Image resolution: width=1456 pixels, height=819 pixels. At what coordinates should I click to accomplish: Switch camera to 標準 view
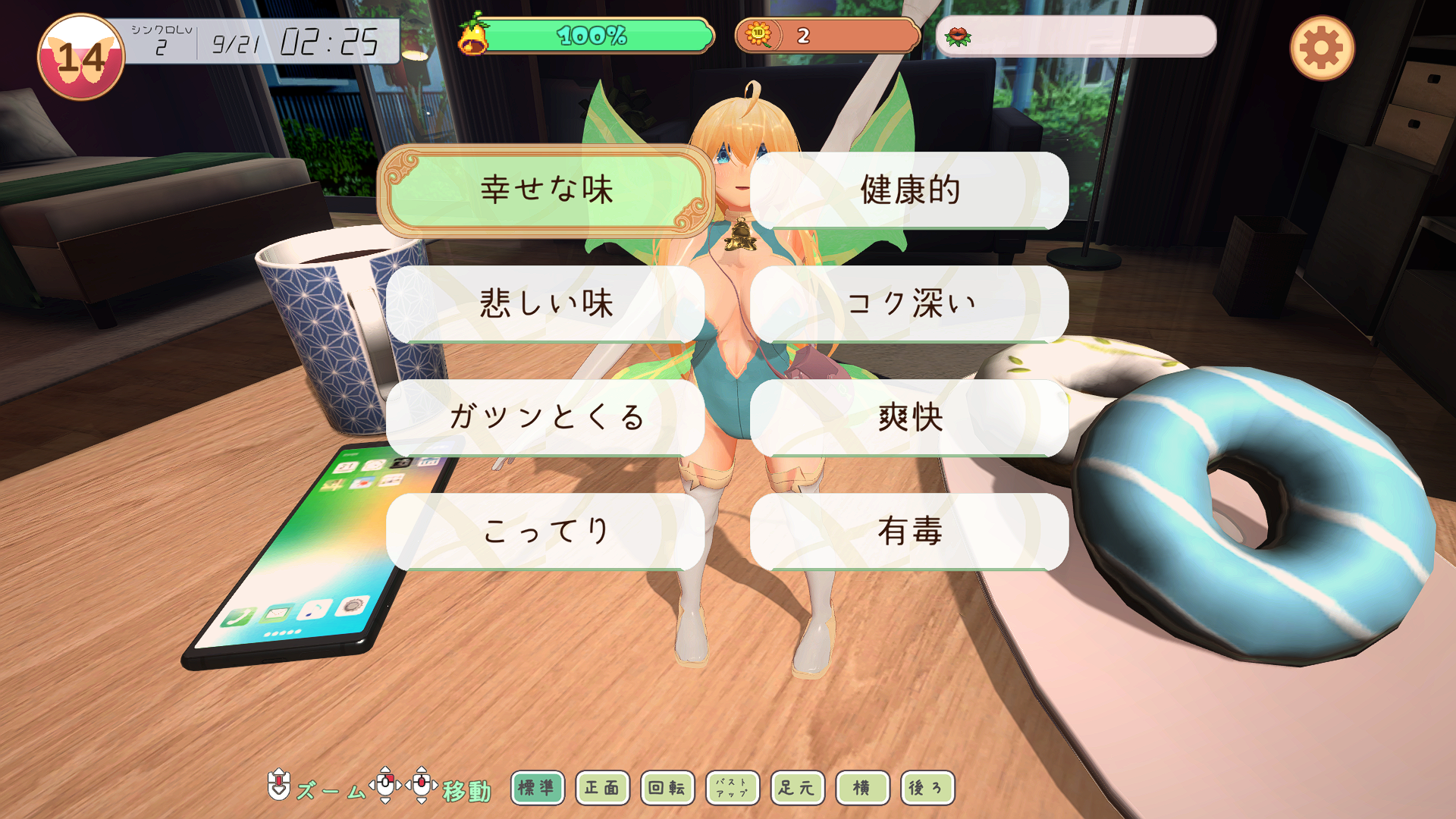(537, 788)
